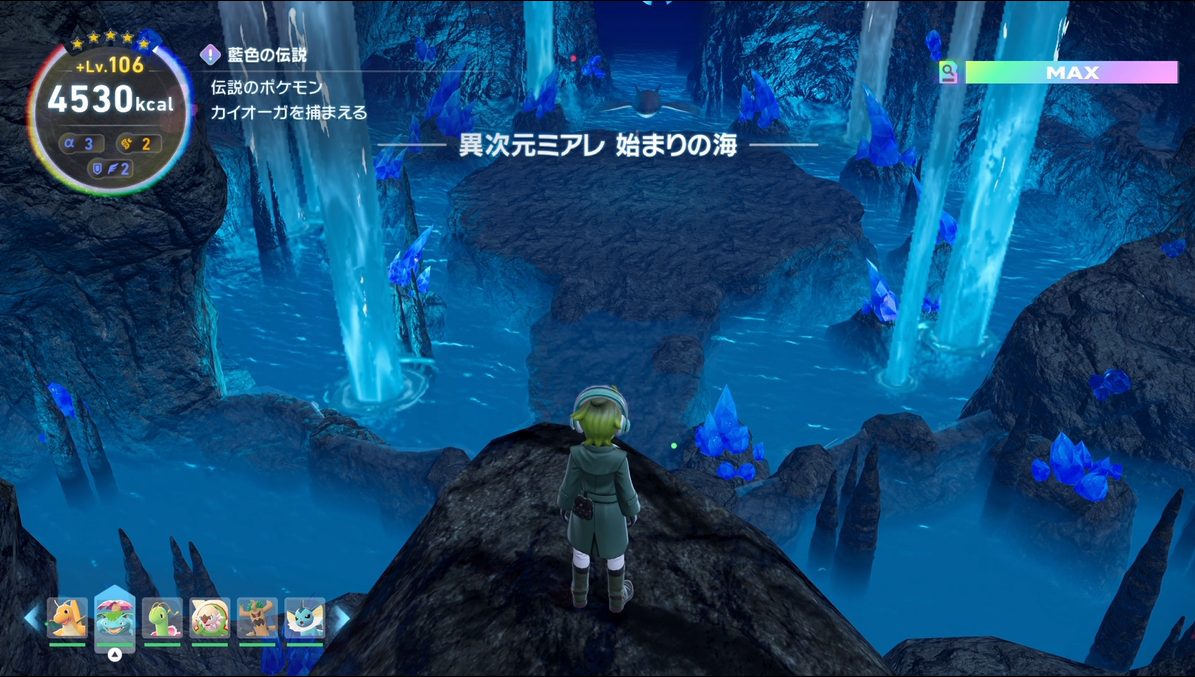Click the party bar's right arrow
This screenshot has width=1195, height=677.
(x=340, y=618)
